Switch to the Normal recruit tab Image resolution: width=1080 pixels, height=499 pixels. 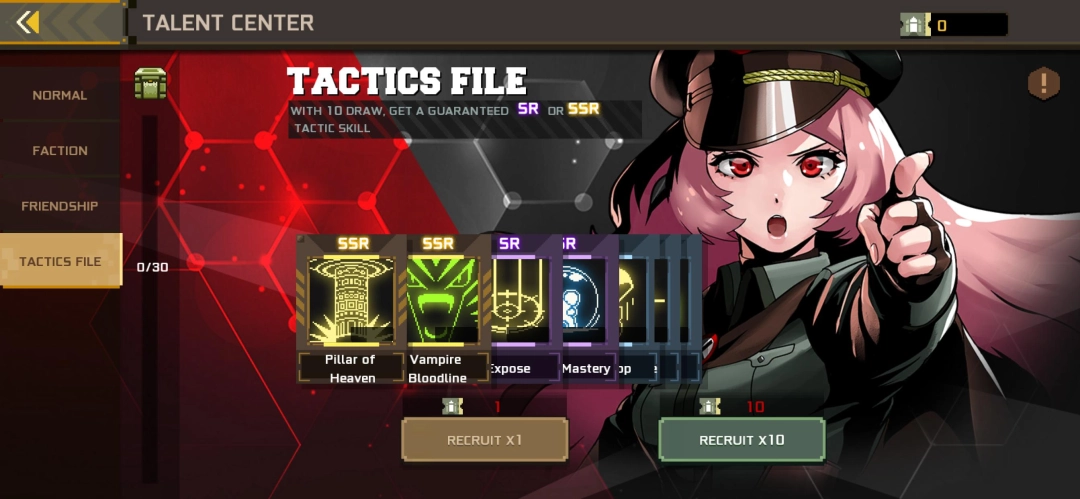point(60,95)
